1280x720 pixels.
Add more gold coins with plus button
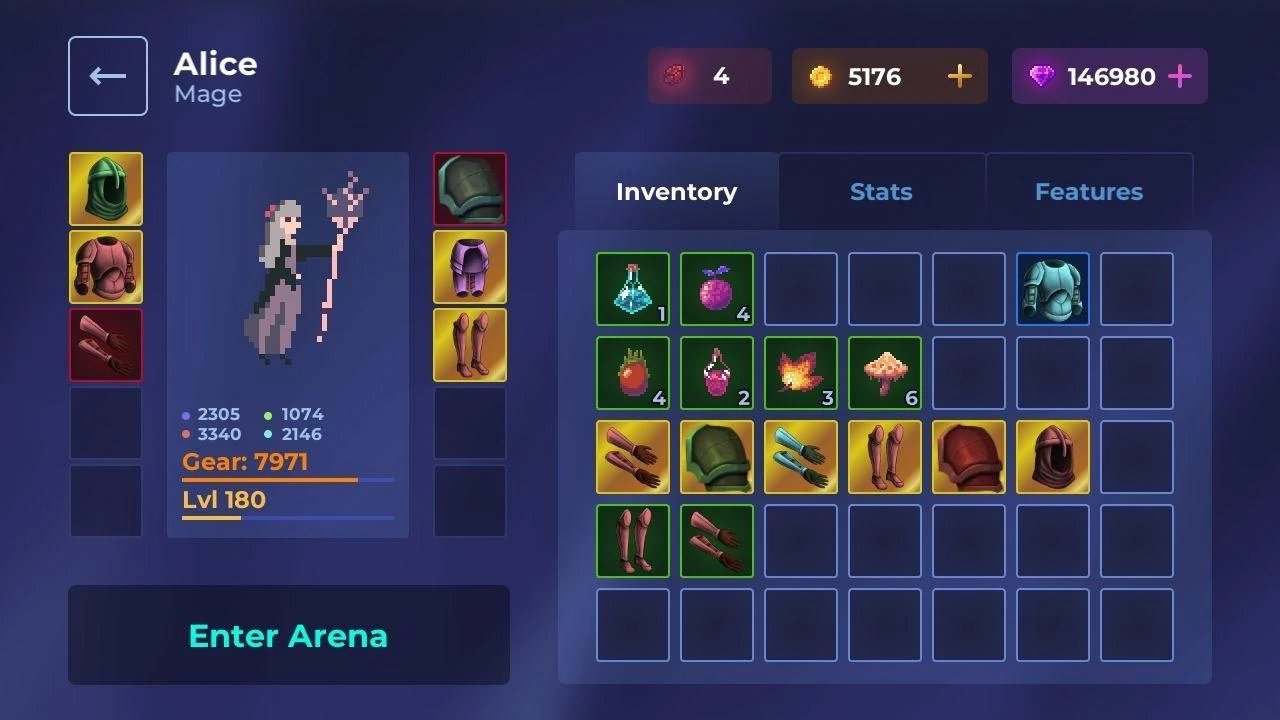[x=959, y=77]
